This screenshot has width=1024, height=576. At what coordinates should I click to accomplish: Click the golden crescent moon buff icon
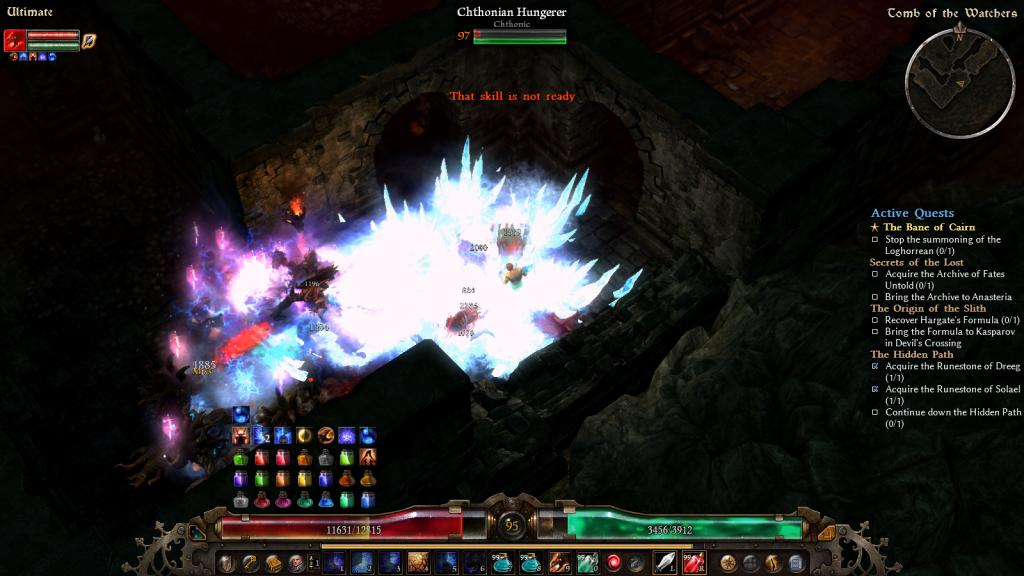pyautogui.click(x=304, y=435)
